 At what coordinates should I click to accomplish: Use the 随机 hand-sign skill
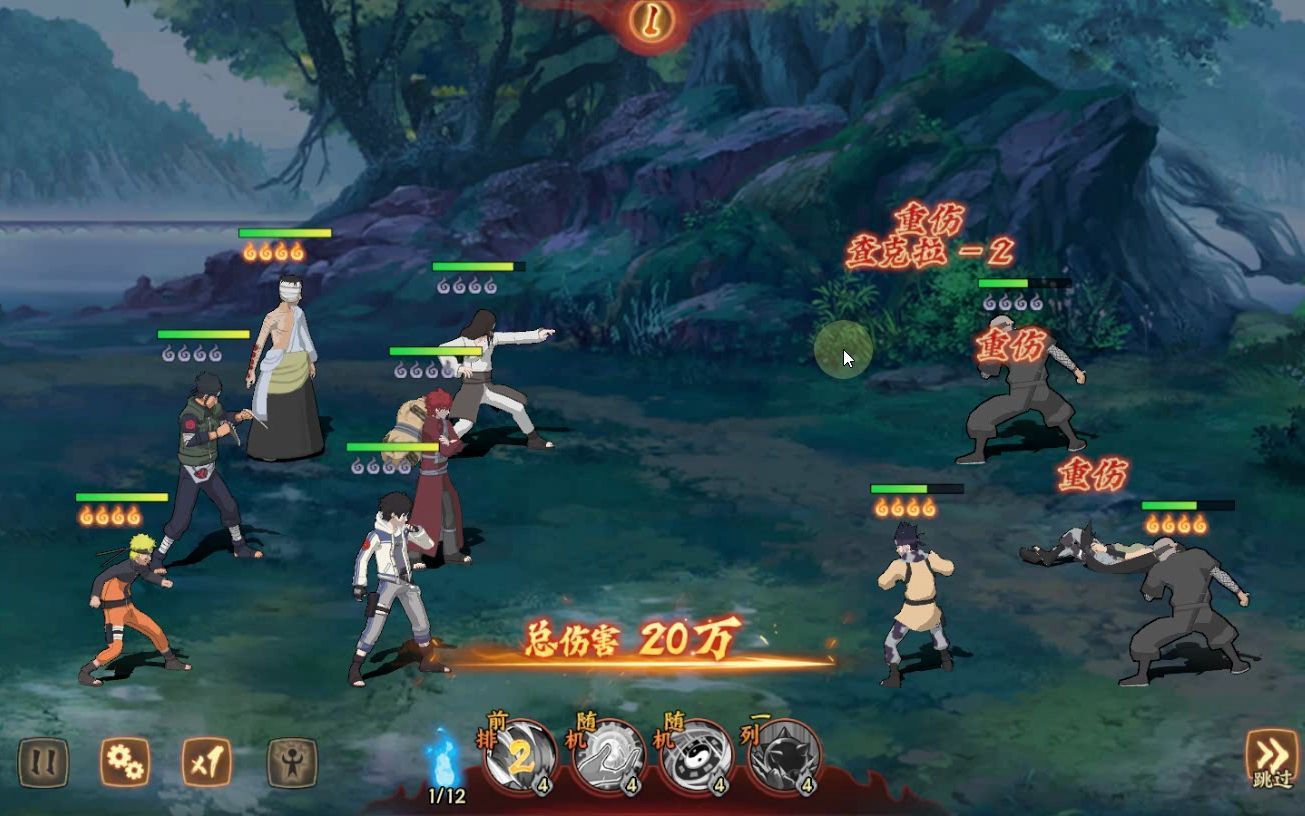(609, 758)
